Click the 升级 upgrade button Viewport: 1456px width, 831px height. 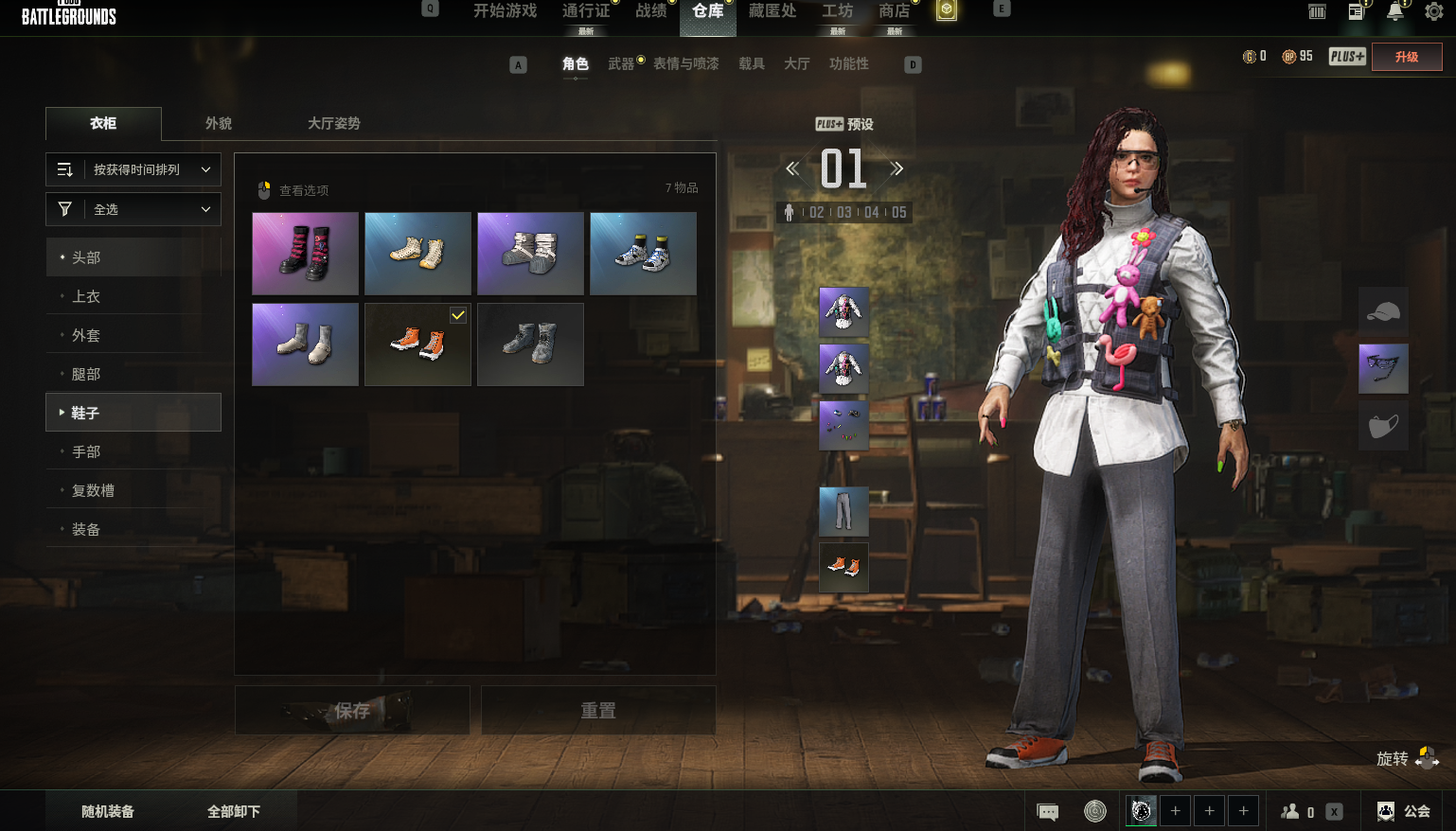pyautogui.click(x=1407, y=57)
